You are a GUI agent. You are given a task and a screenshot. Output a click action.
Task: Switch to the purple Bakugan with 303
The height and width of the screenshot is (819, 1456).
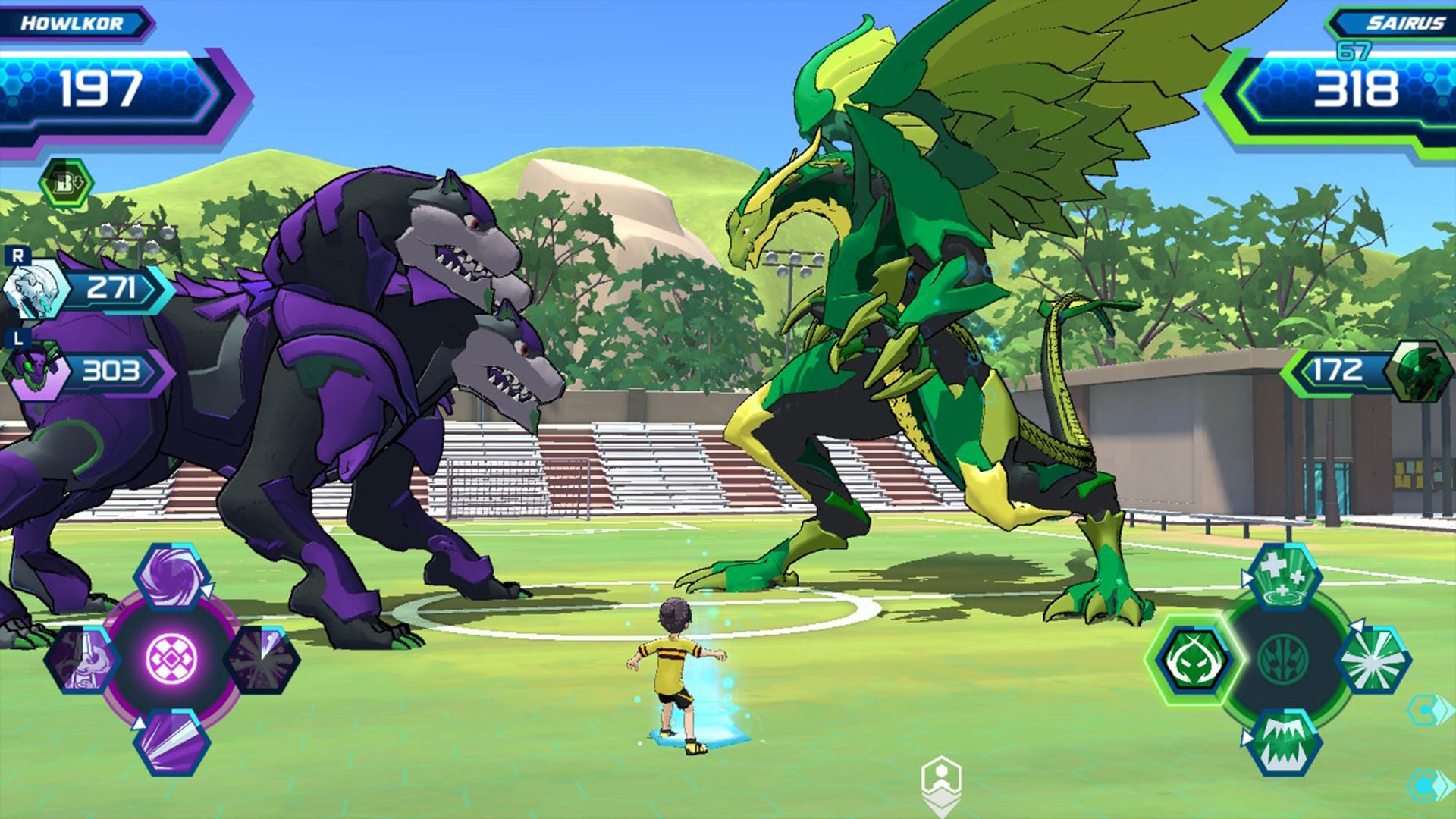point(34,372)
